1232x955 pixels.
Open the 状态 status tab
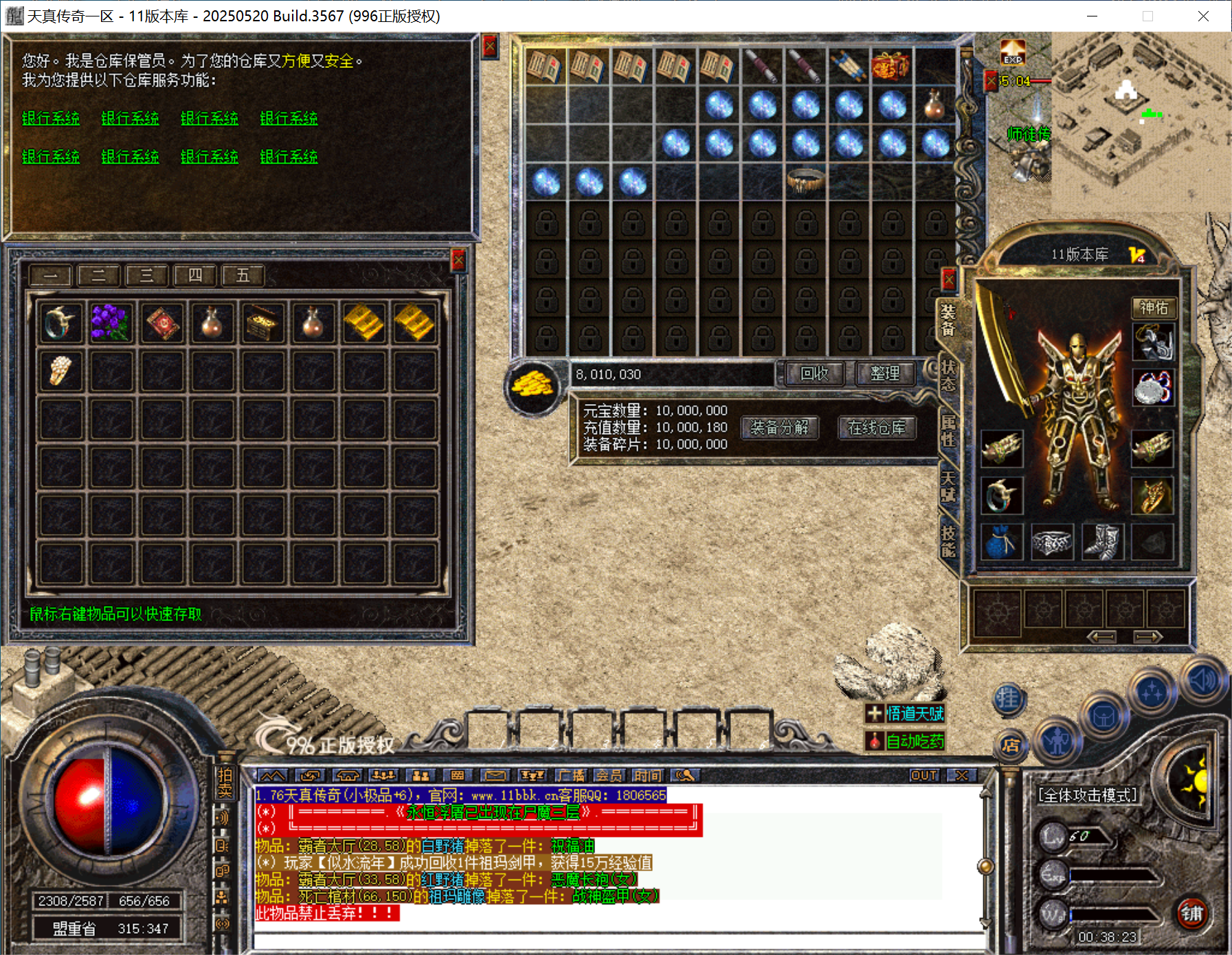click(x=948, y=376)
